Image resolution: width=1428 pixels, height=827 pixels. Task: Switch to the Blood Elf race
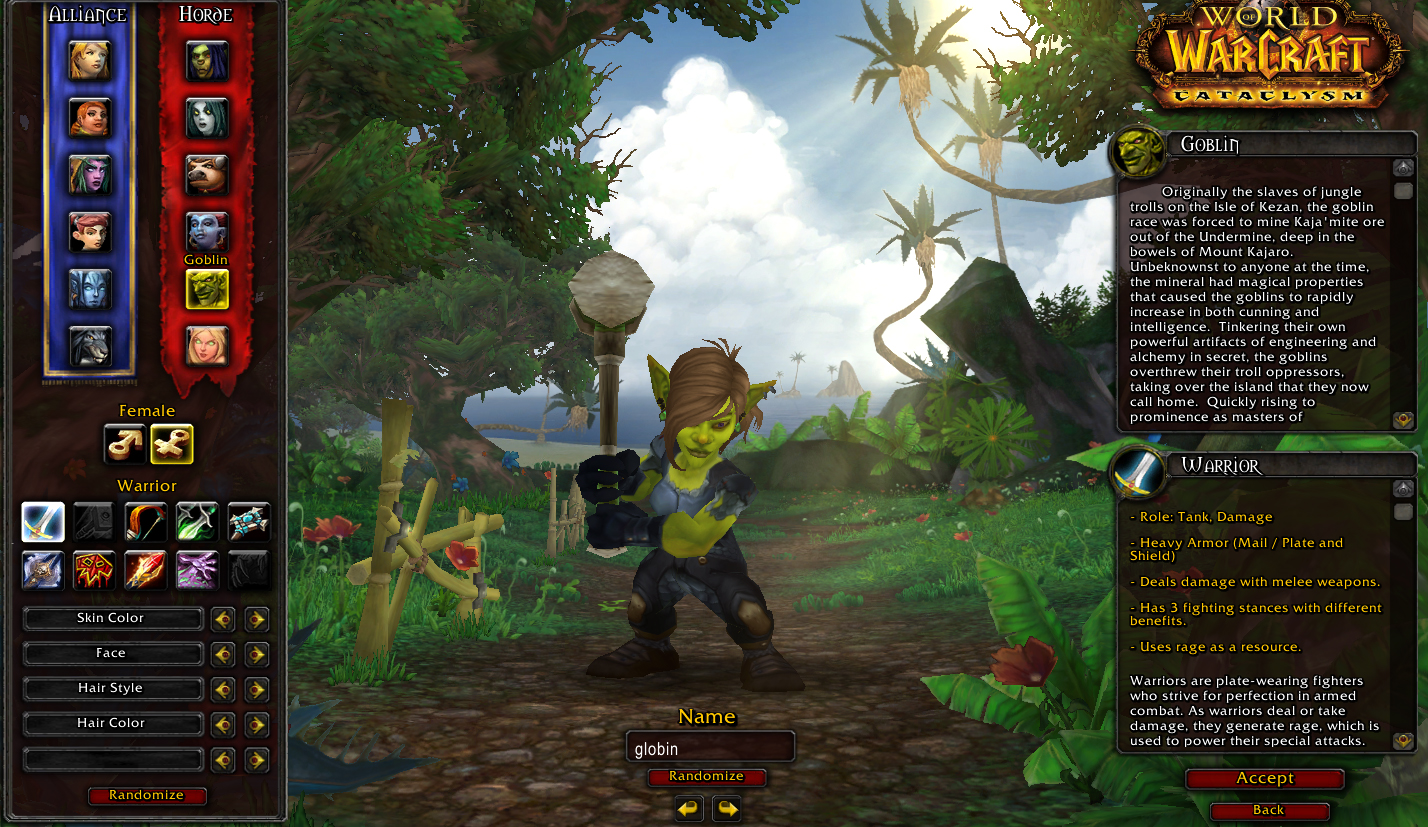(x=207, y=346)
